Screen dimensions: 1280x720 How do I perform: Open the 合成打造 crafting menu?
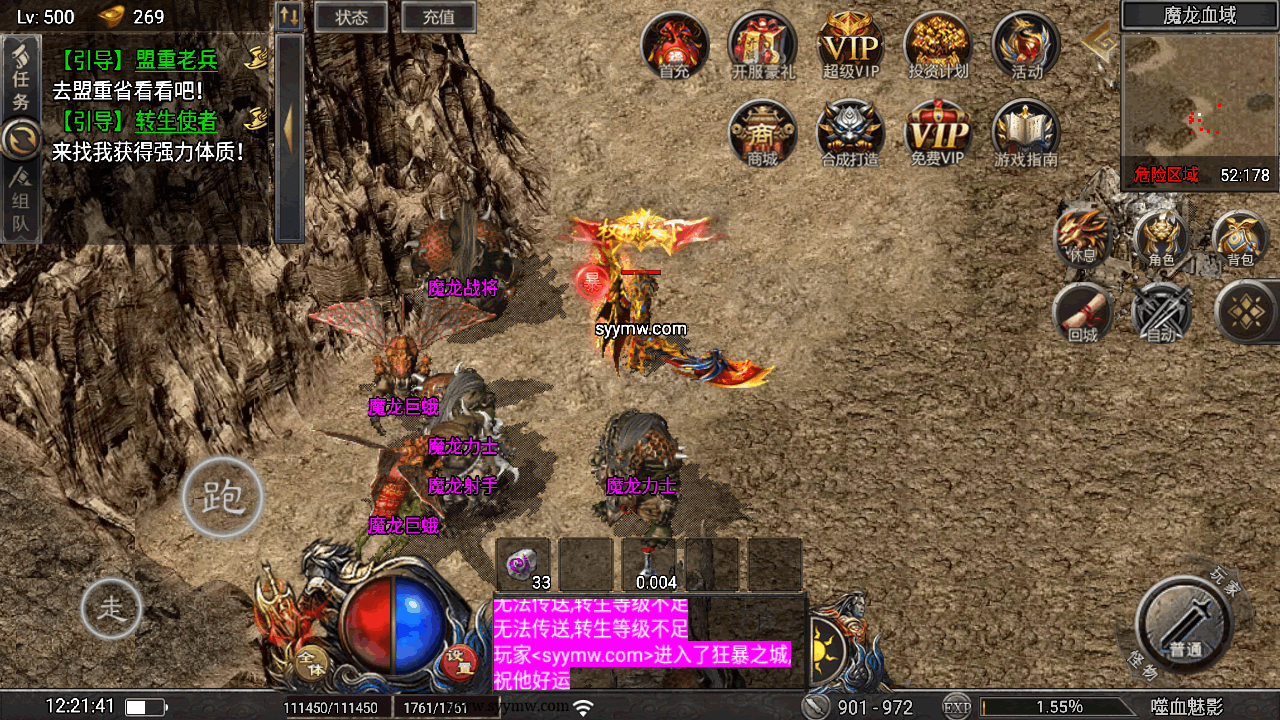tap(851, 132)
